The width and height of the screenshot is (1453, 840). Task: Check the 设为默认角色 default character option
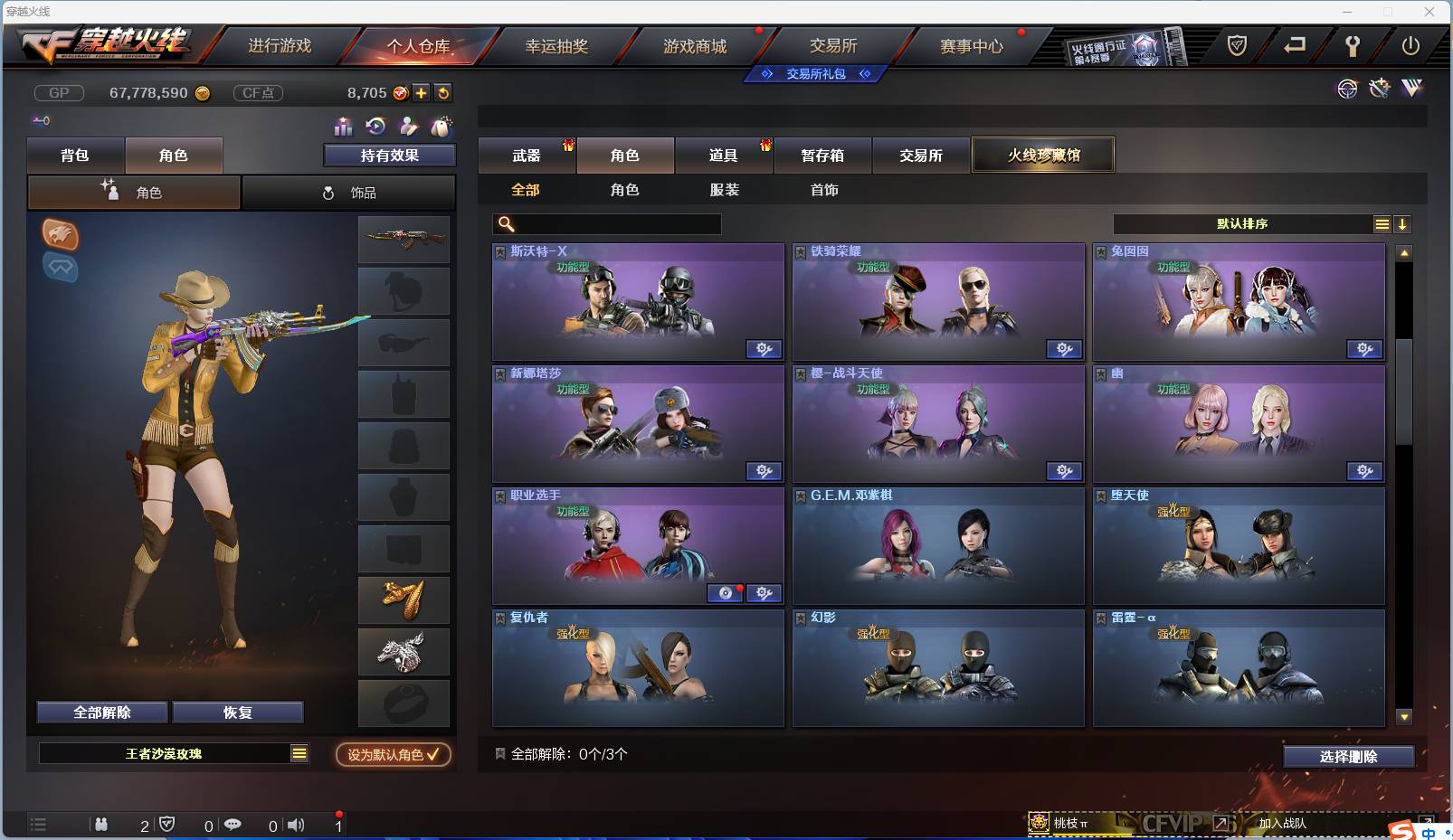click(393, 755)
